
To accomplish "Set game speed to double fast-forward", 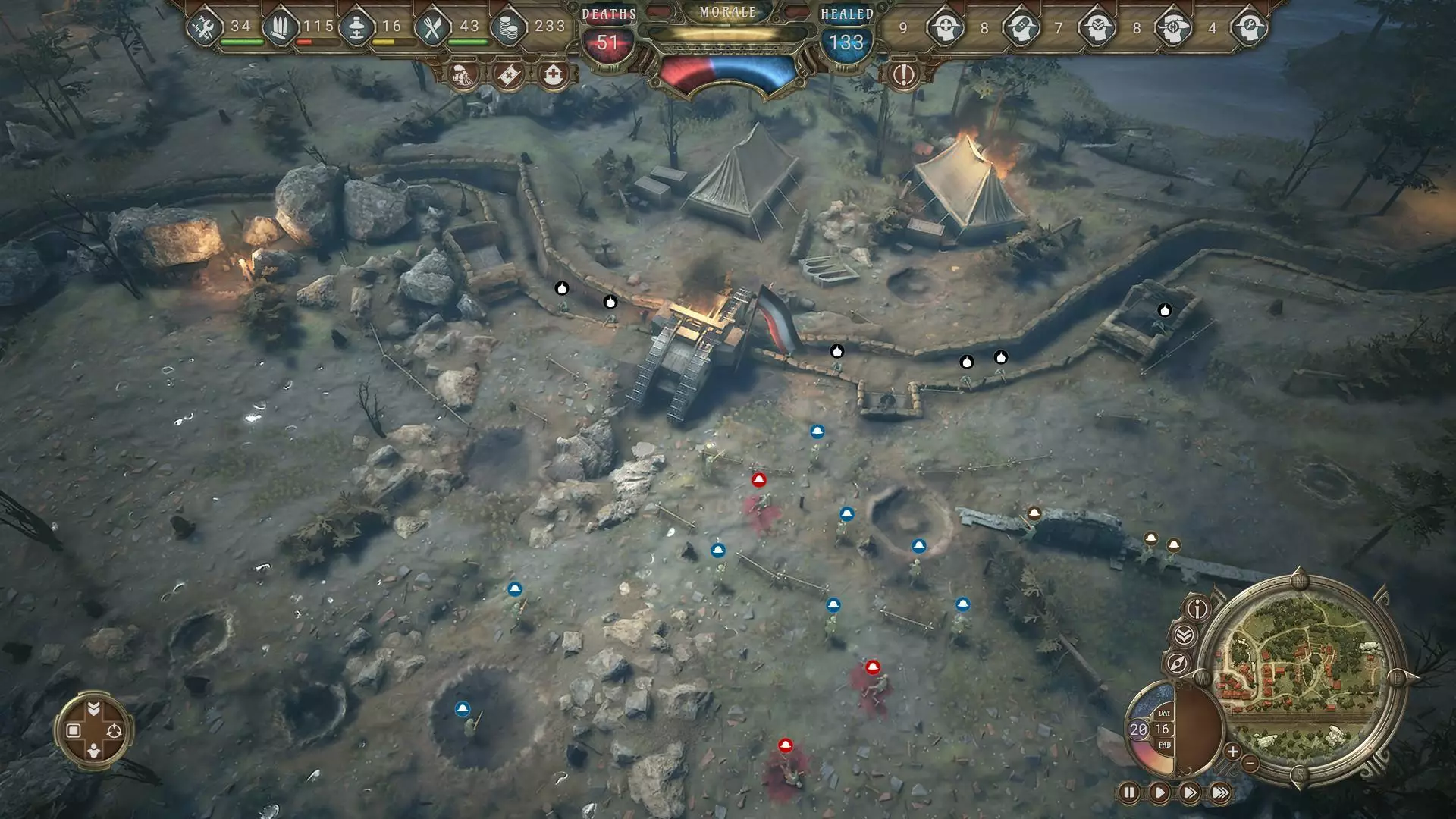I will (1189, 793).
